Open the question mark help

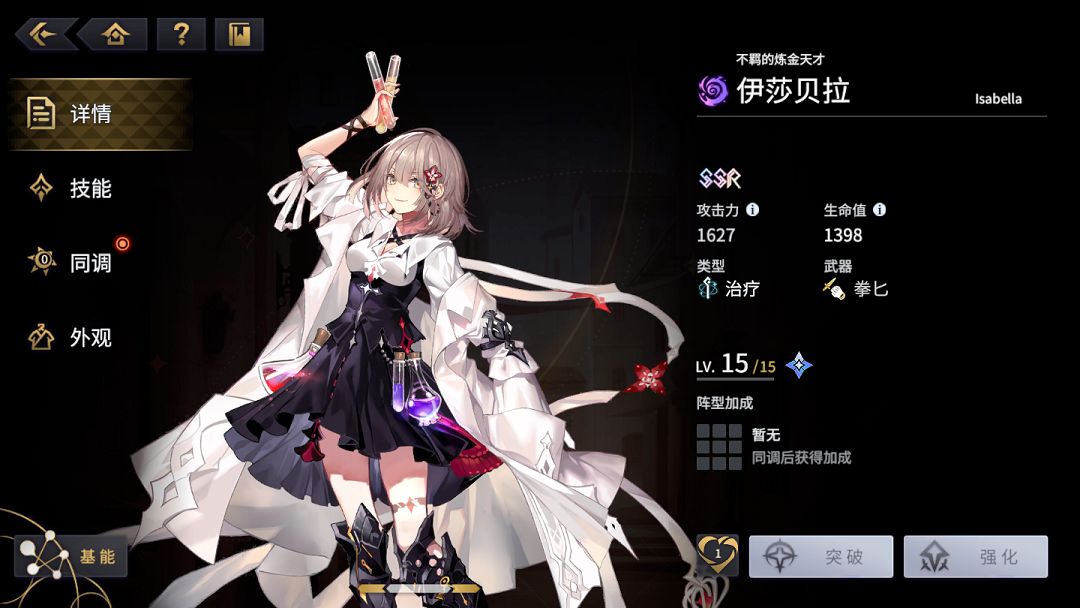(181, 35)
